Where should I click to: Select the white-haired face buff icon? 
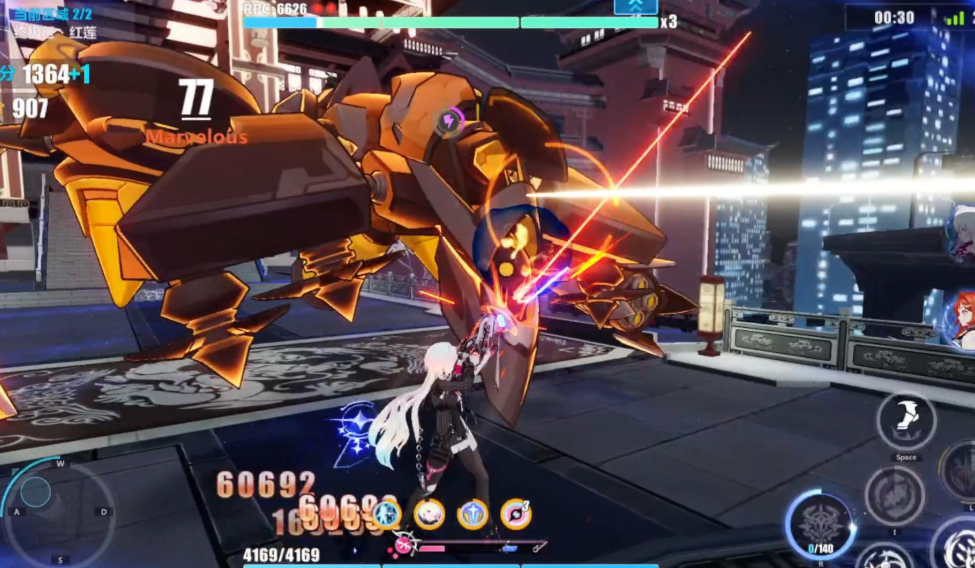pyautogui.click(x=430, y=514)
